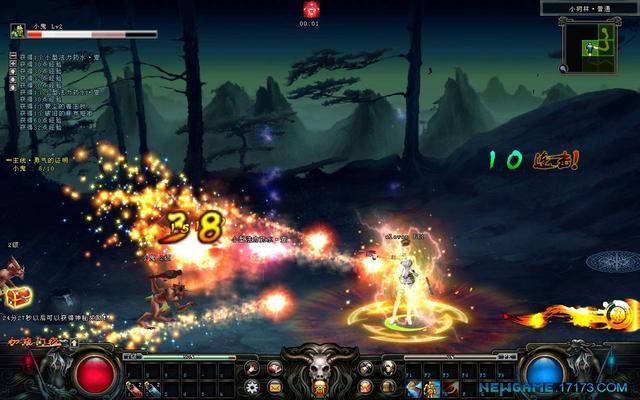Image resolution: width=640 pixels, height=400 pixels.
Task: Click the main quest tracker entry
Action: (38, 159)
